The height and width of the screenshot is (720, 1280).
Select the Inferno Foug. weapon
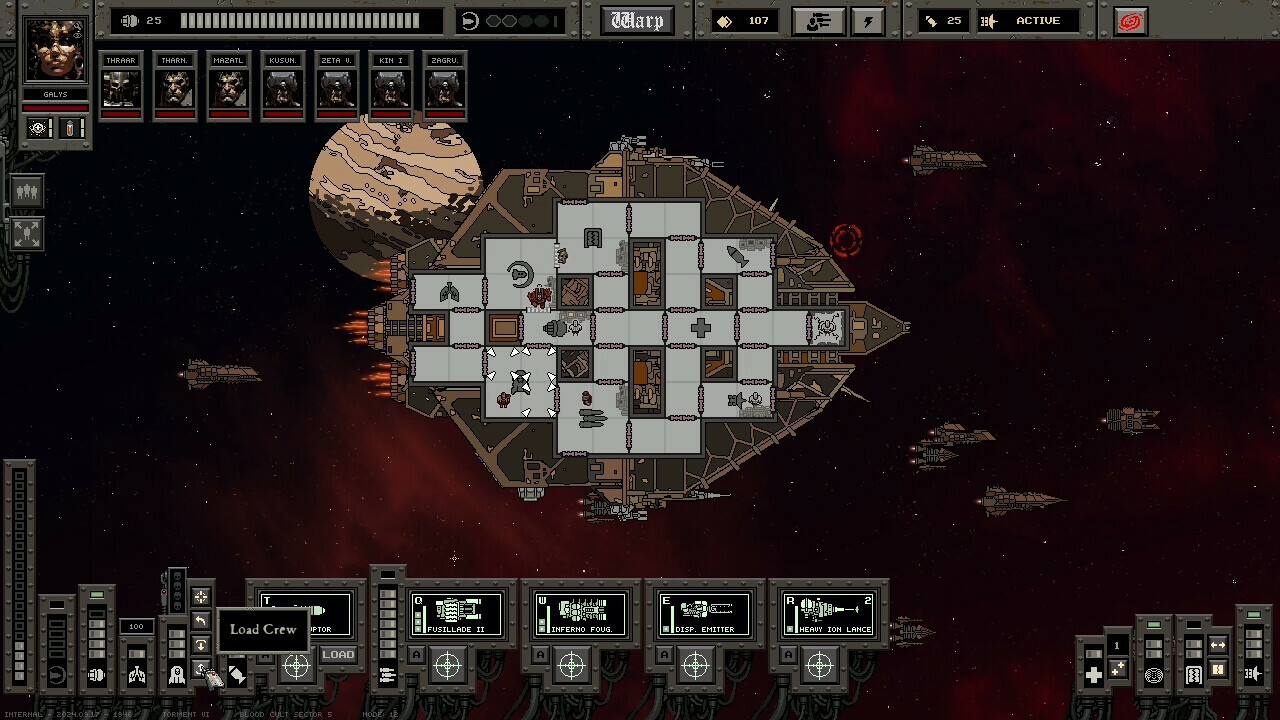point(581,614)
